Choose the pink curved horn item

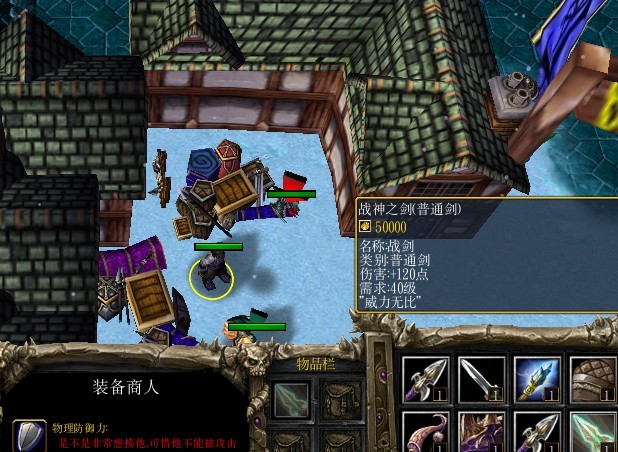(425, 432)
